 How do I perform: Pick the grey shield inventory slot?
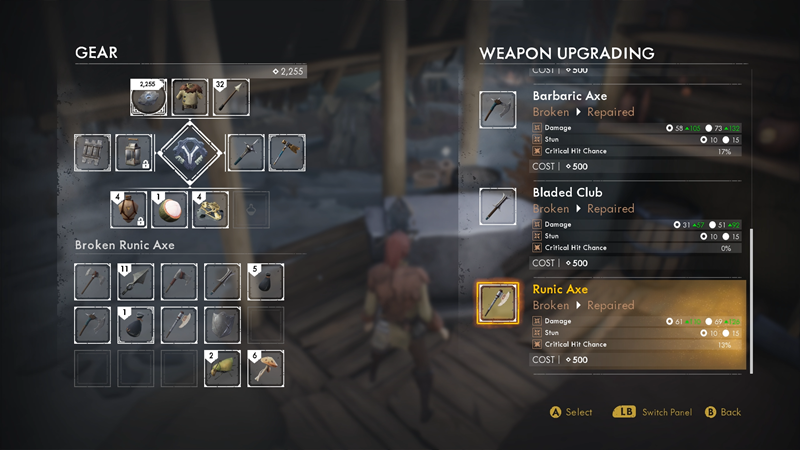(x=222, y=325)
